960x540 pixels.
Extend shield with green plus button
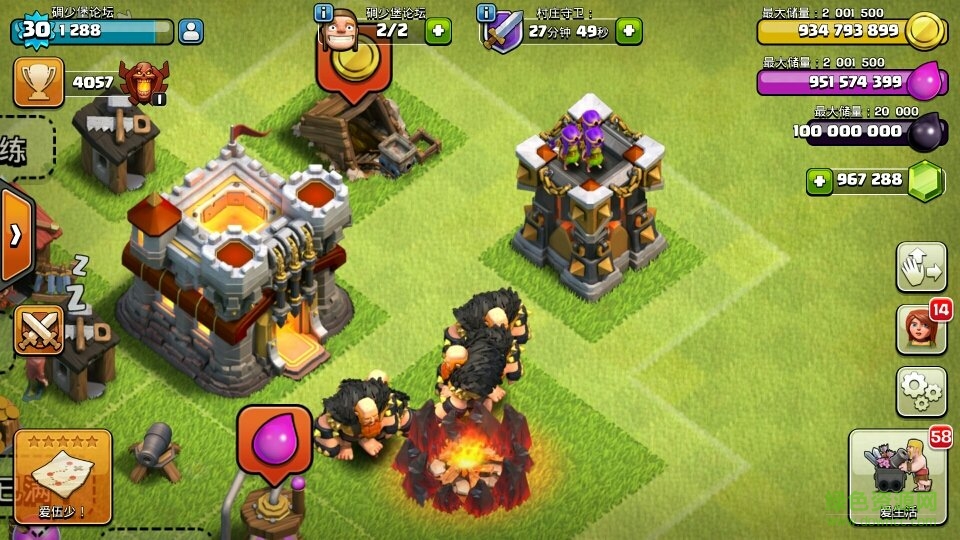coord(628,31)
